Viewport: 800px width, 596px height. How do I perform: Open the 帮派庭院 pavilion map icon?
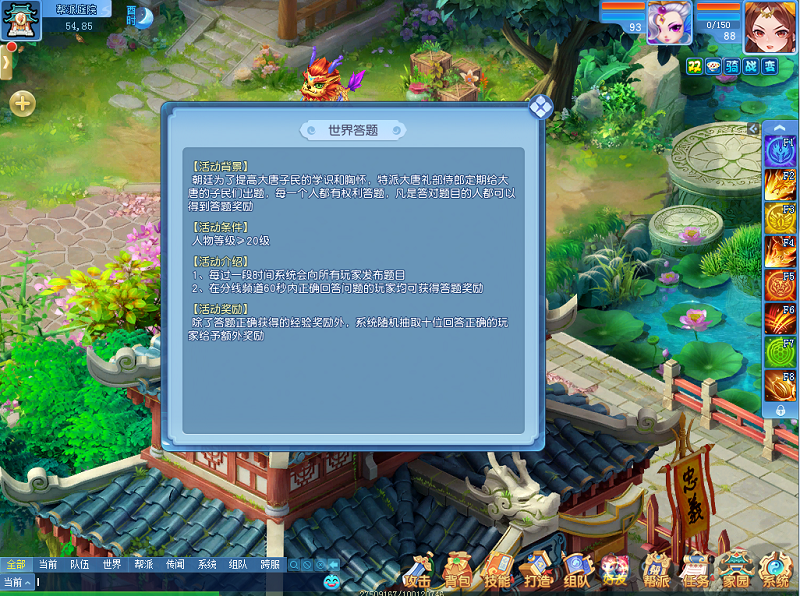click(20, 20)
